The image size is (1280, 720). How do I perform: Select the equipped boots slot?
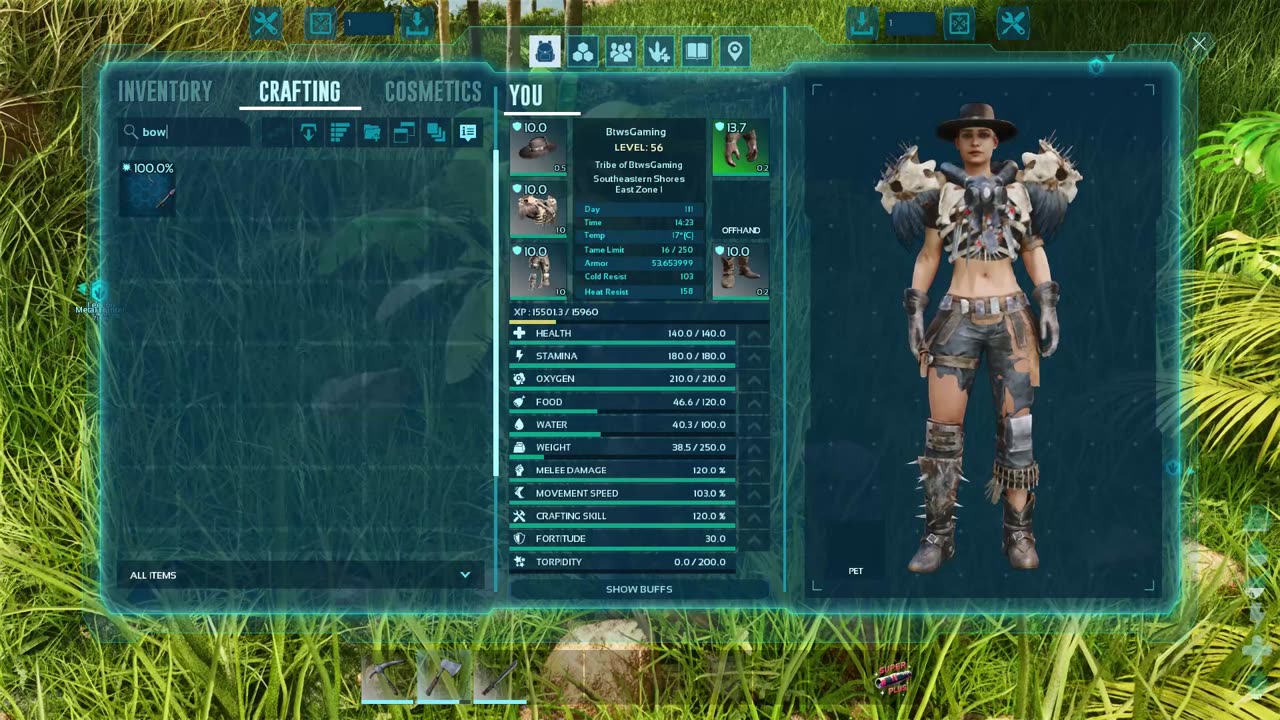[x=741, y=270]
